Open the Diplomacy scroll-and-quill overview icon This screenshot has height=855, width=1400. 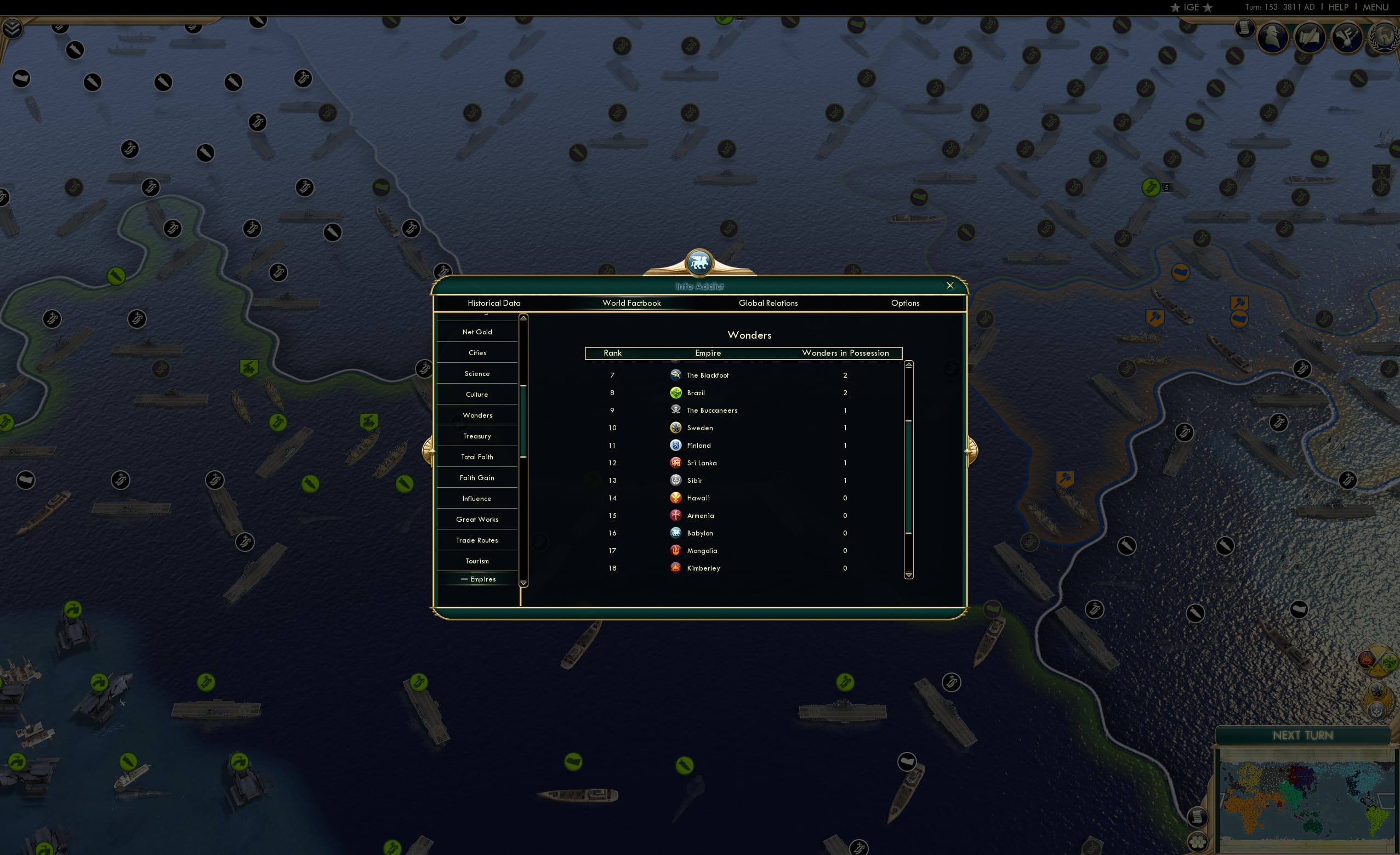tap(1310, 37)
